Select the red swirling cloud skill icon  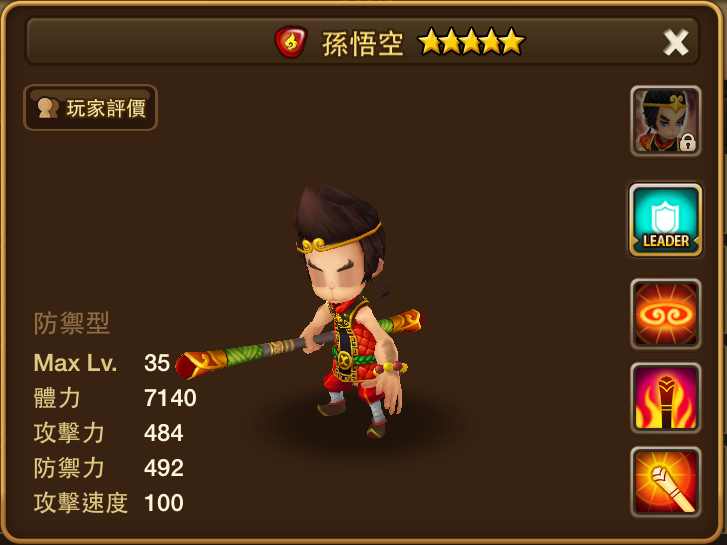coord(665,313)
